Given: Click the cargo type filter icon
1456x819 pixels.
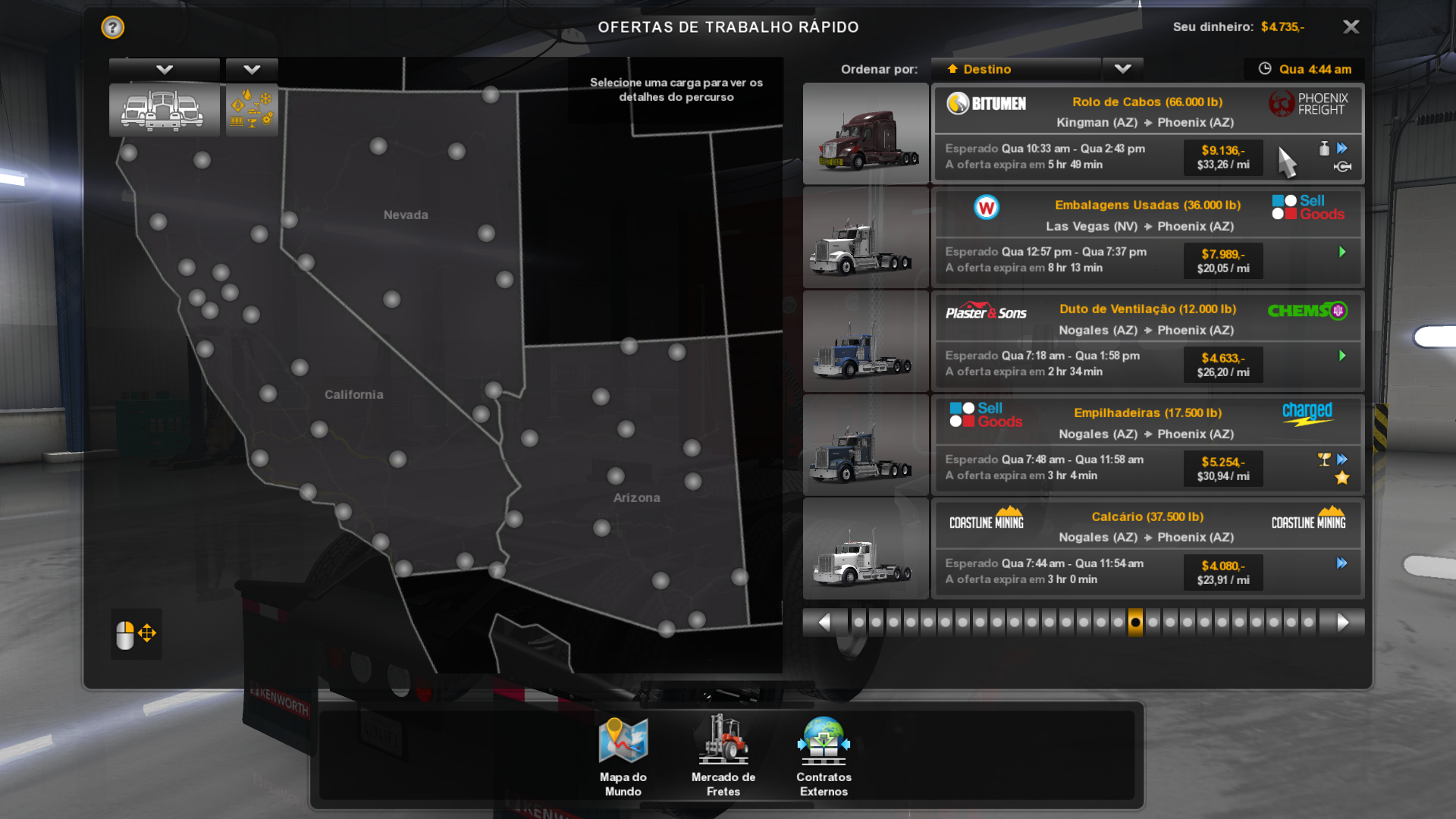Looking at the screenshot, I should pos(252,111).
